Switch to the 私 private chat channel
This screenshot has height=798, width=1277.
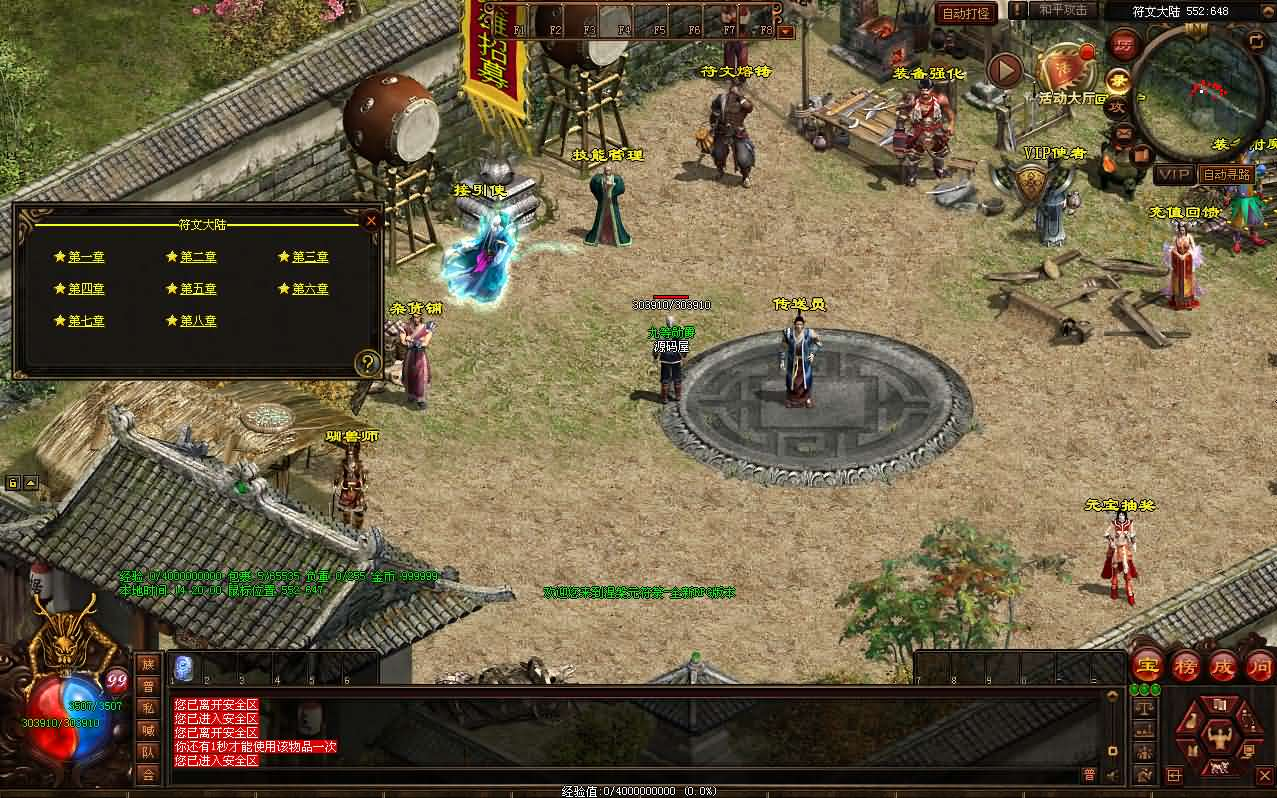point(148,708)
